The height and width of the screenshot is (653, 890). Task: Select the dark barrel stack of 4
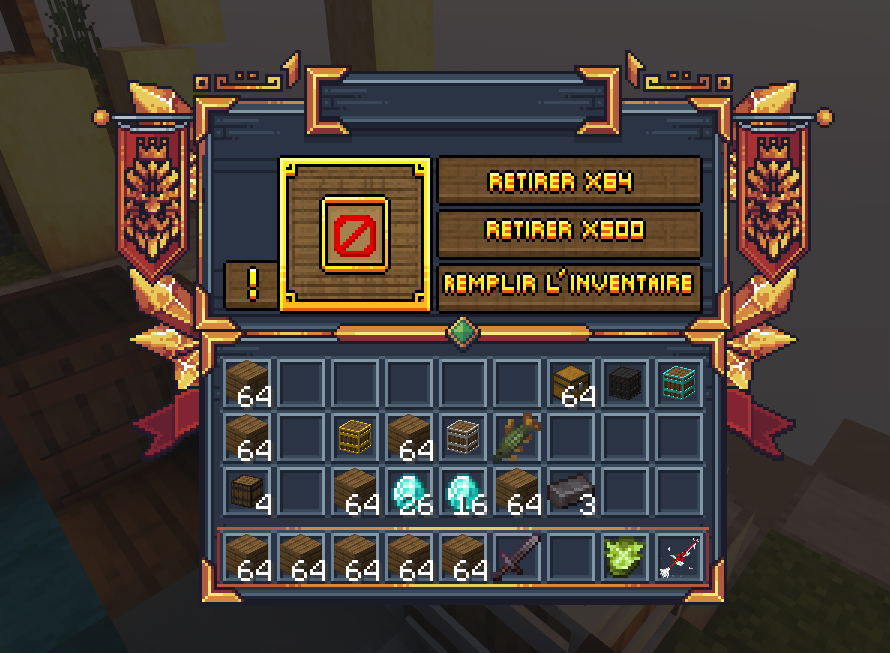247,491
